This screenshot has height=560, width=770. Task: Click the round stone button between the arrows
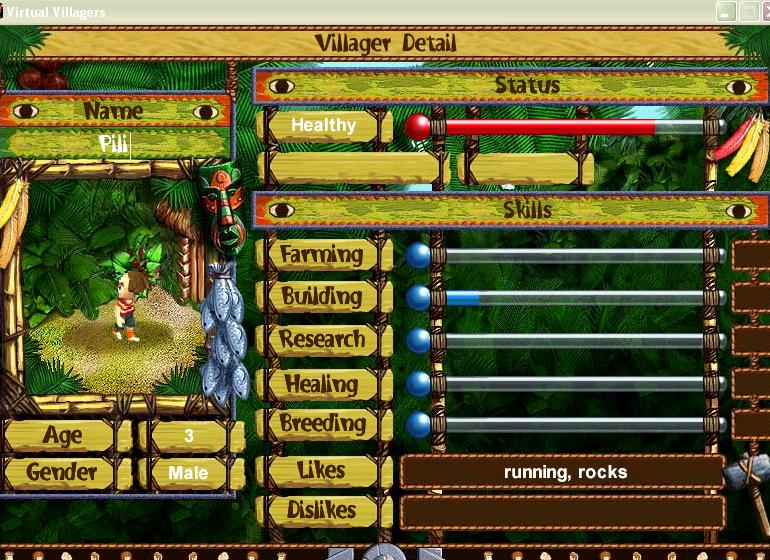coord(385,553)
